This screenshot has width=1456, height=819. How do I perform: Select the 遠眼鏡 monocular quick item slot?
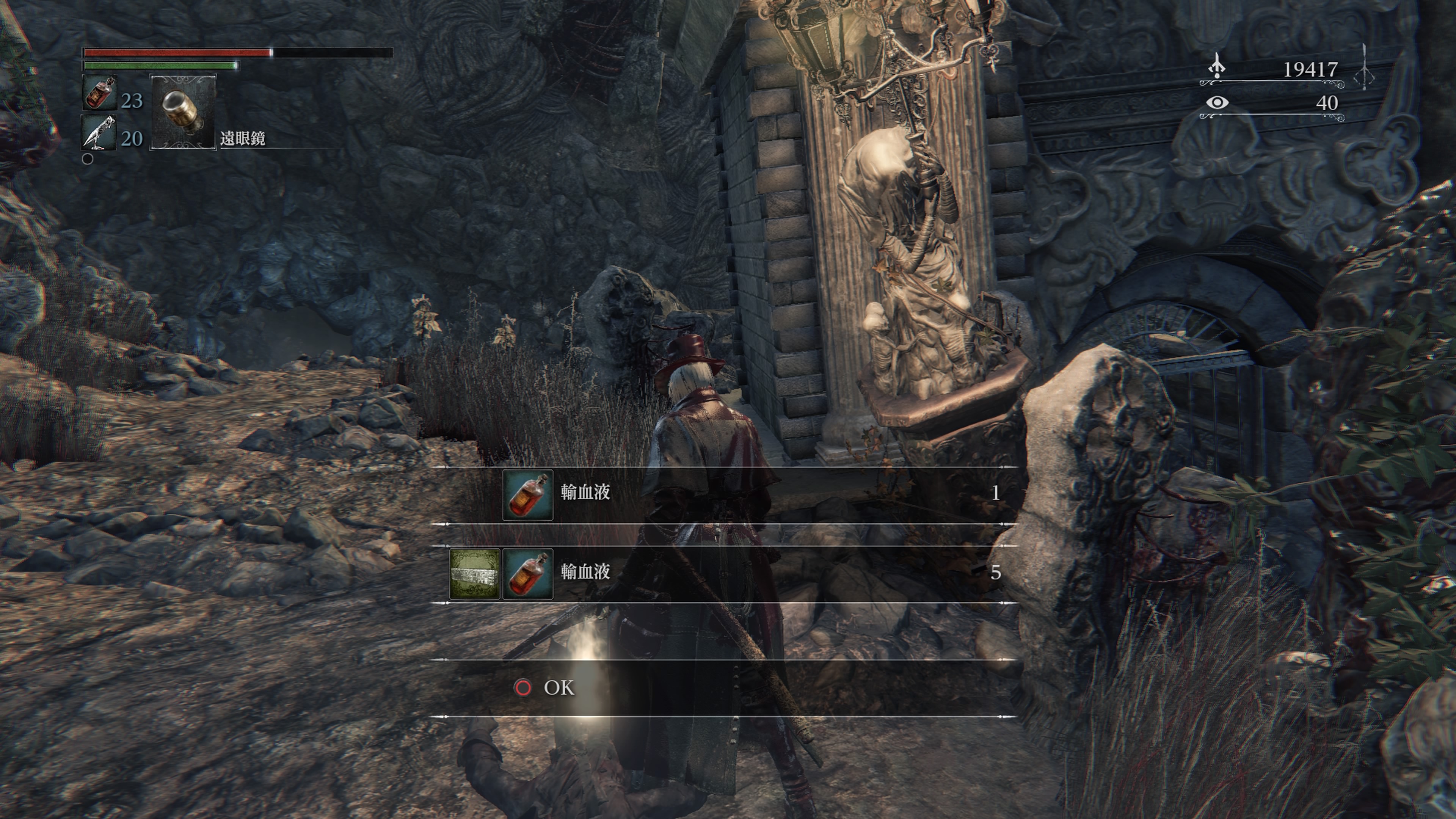(182, 112)
